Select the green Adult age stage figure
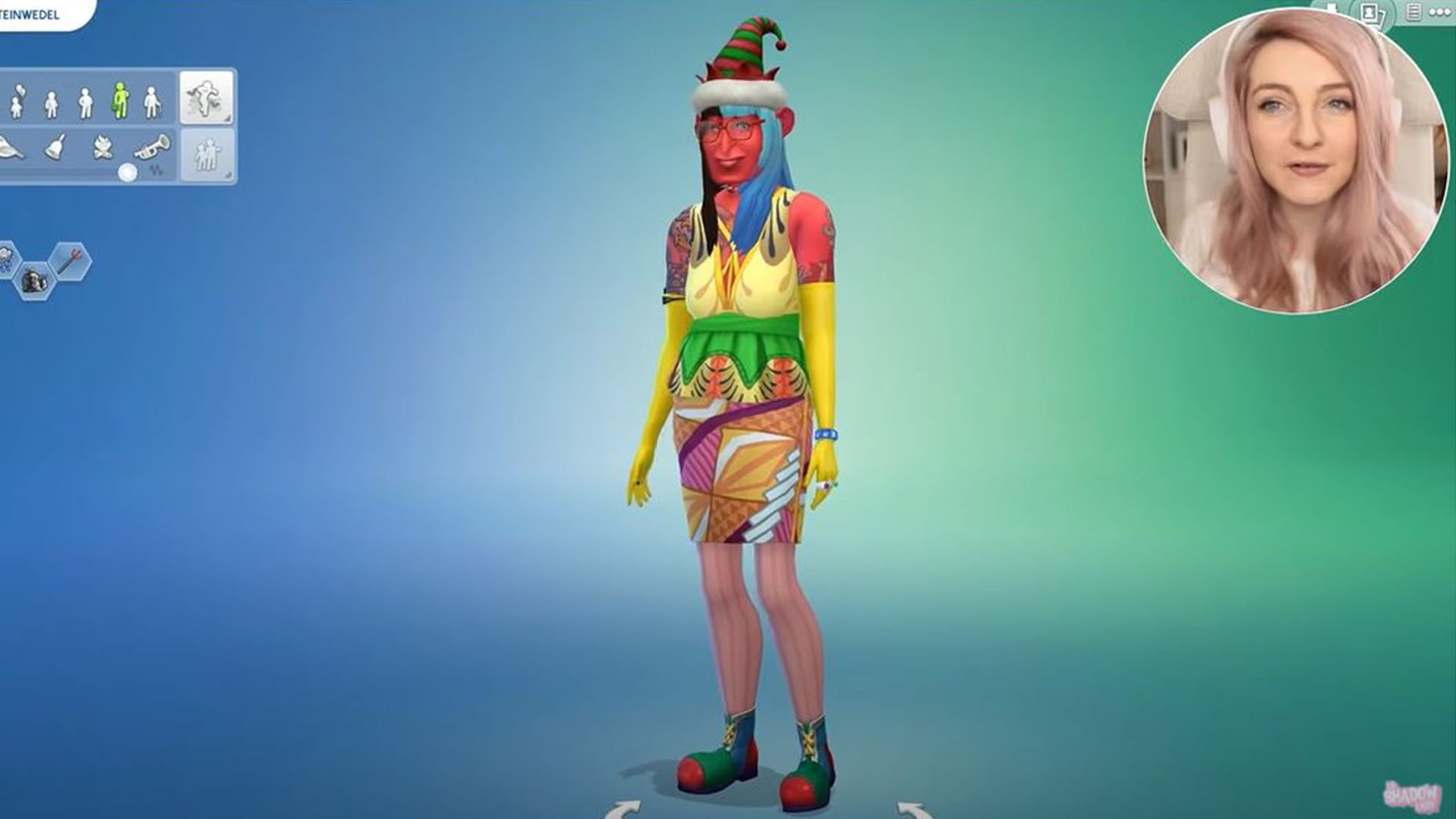Screen dimensions: 1456x819 coord(119,99)
